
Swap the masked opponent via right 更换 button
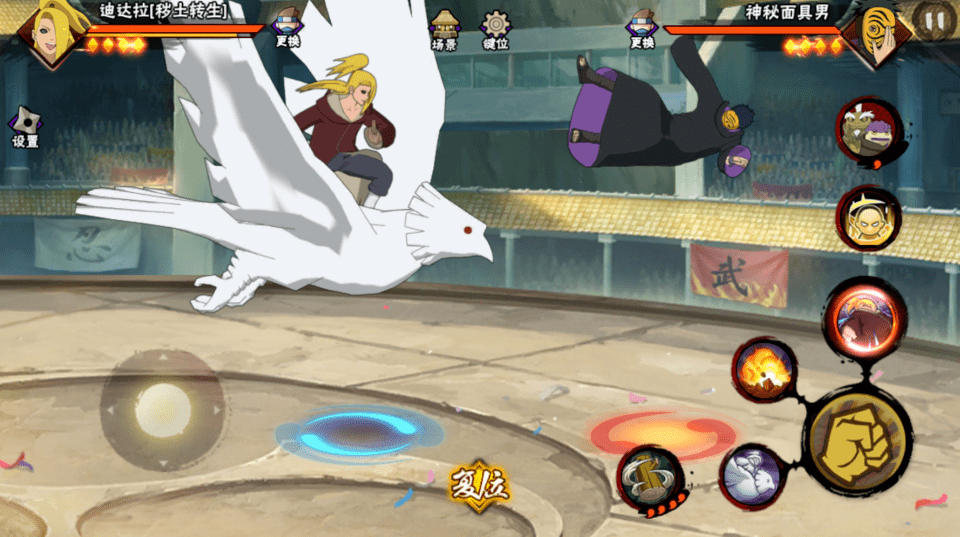(x=641, y=27)
